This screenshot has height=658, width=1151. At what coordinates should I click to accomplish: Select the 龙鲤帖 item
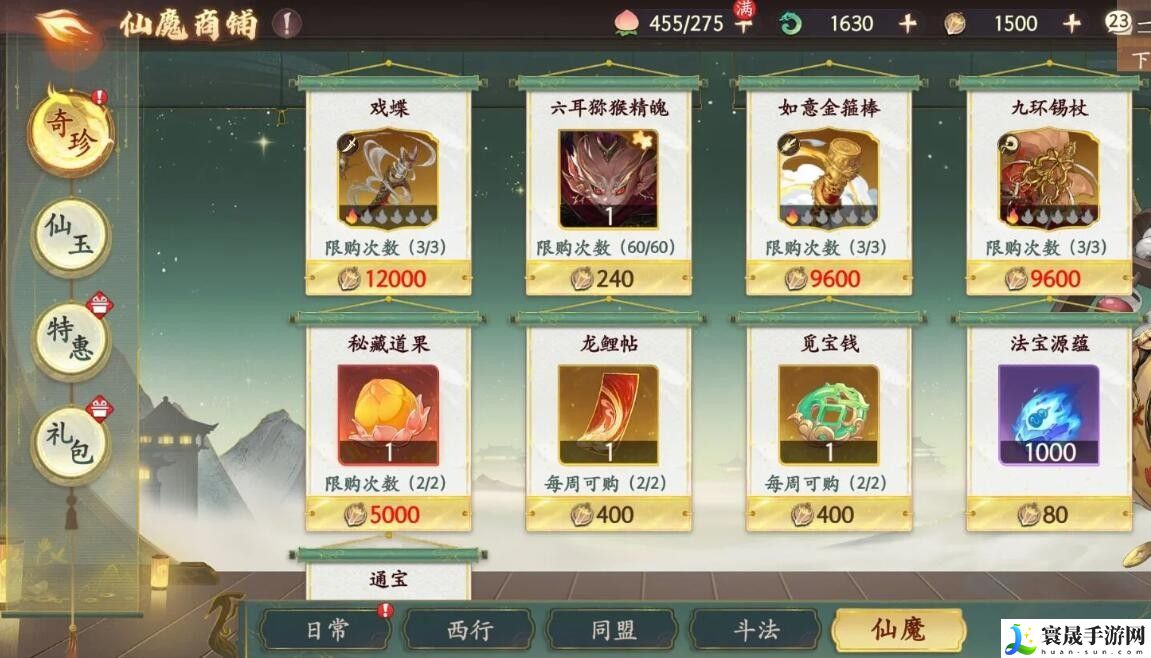click(608, 414)
